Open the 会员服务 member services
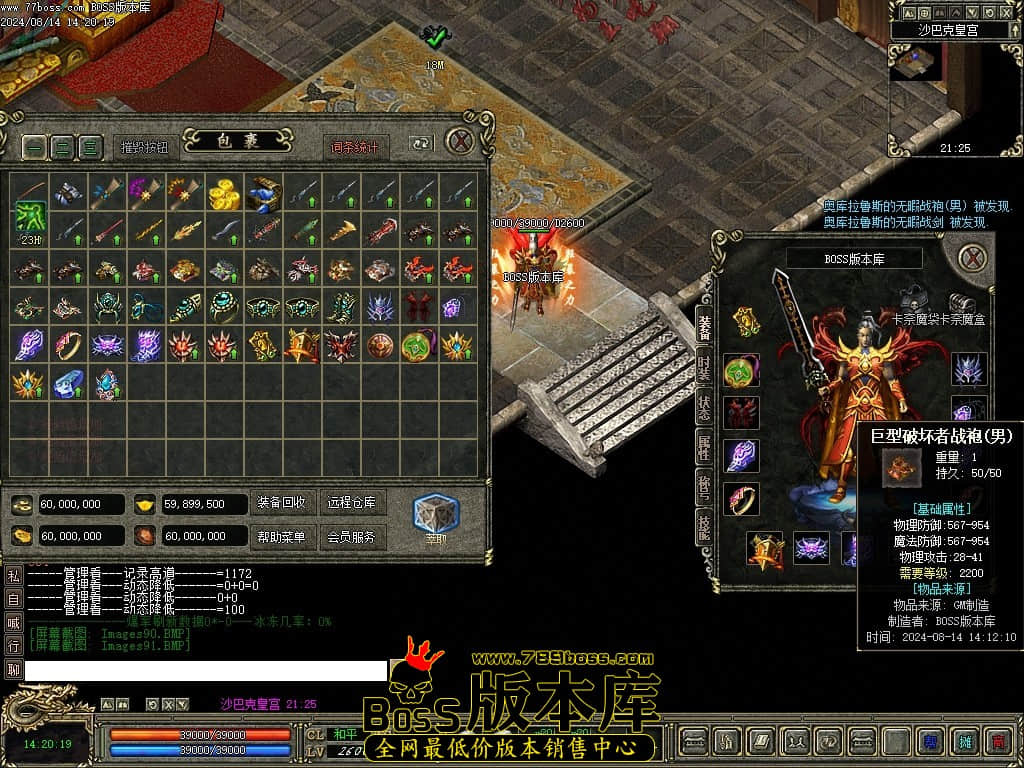1024x768 pixels. point(351,537)
